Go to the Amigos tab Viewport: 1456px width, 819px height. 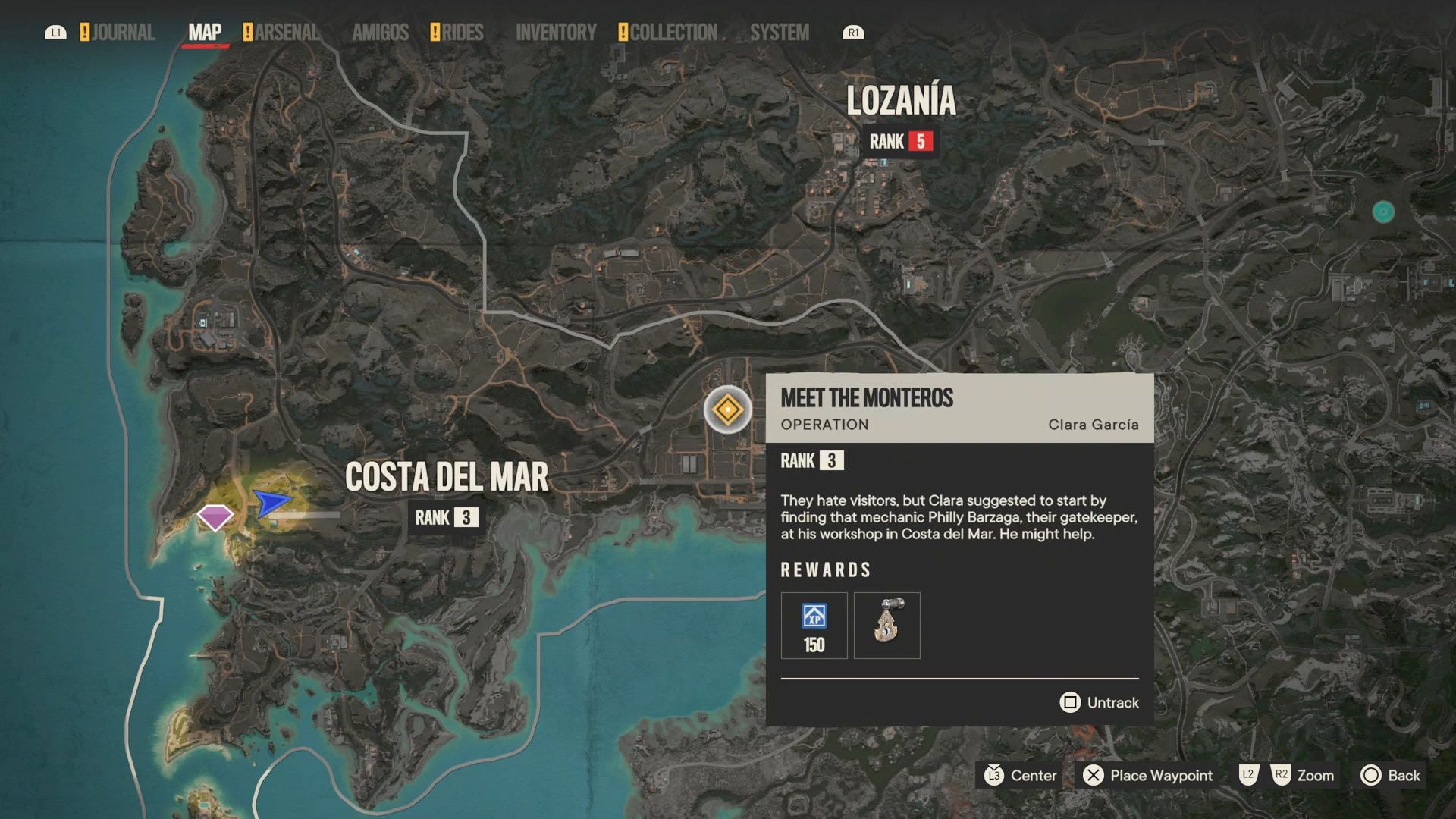click(x=380, y=33)
